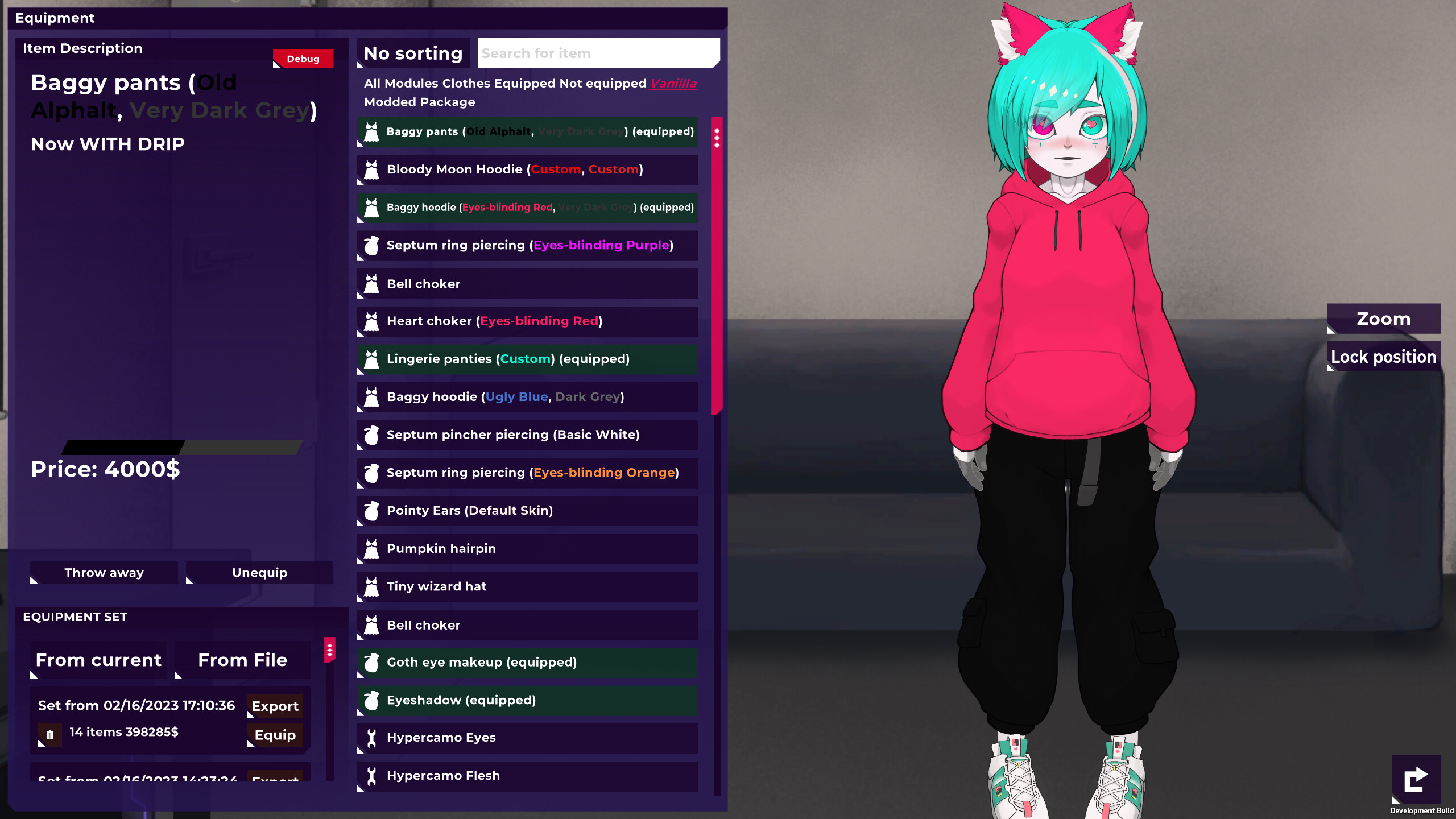Click the pouch icon beside Goth eye makeup
Screen dimensions: 1456x819
coord(372,662)
